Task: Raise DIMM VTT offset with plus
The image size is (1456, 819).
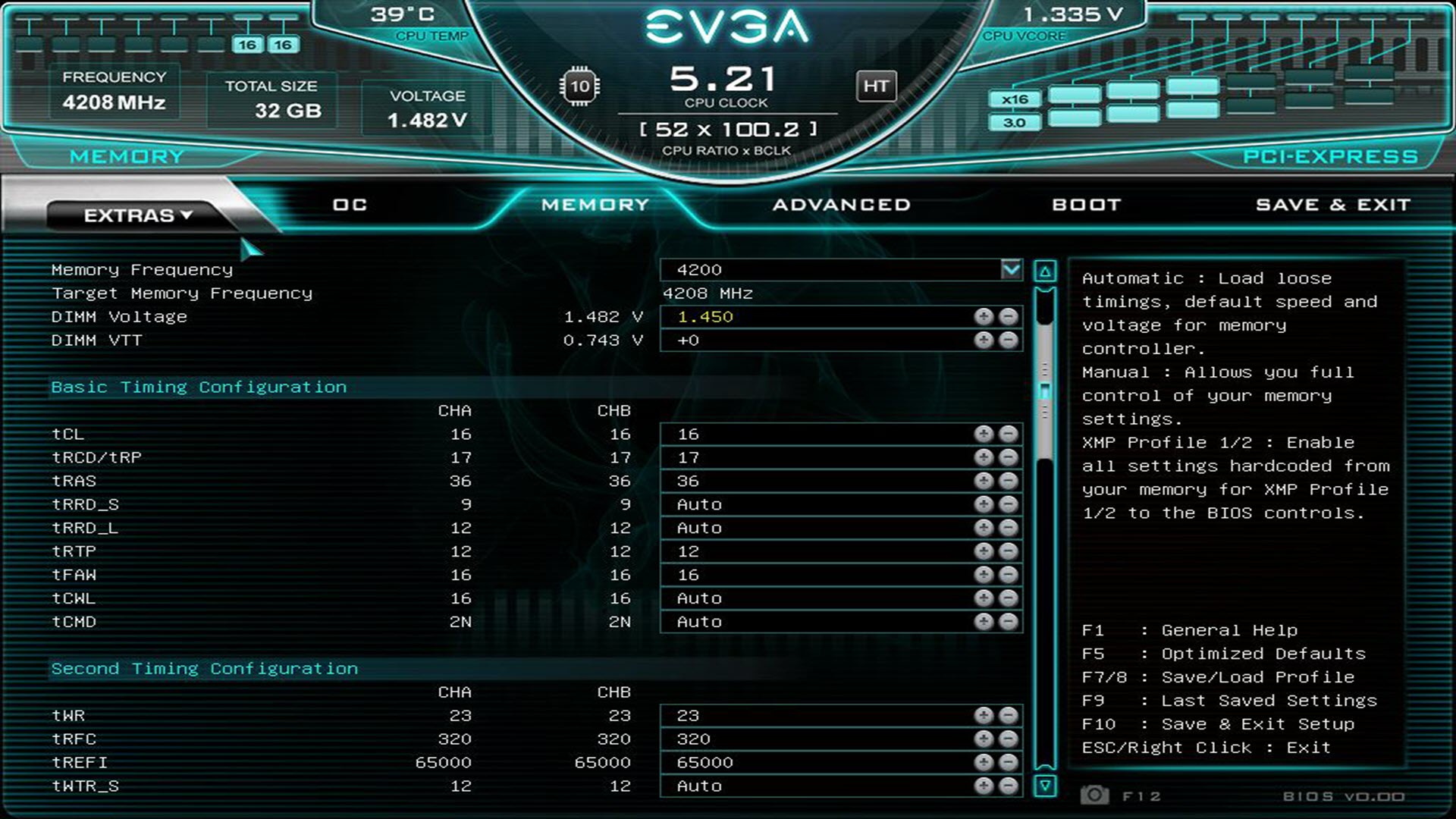Action: (984, 340)
